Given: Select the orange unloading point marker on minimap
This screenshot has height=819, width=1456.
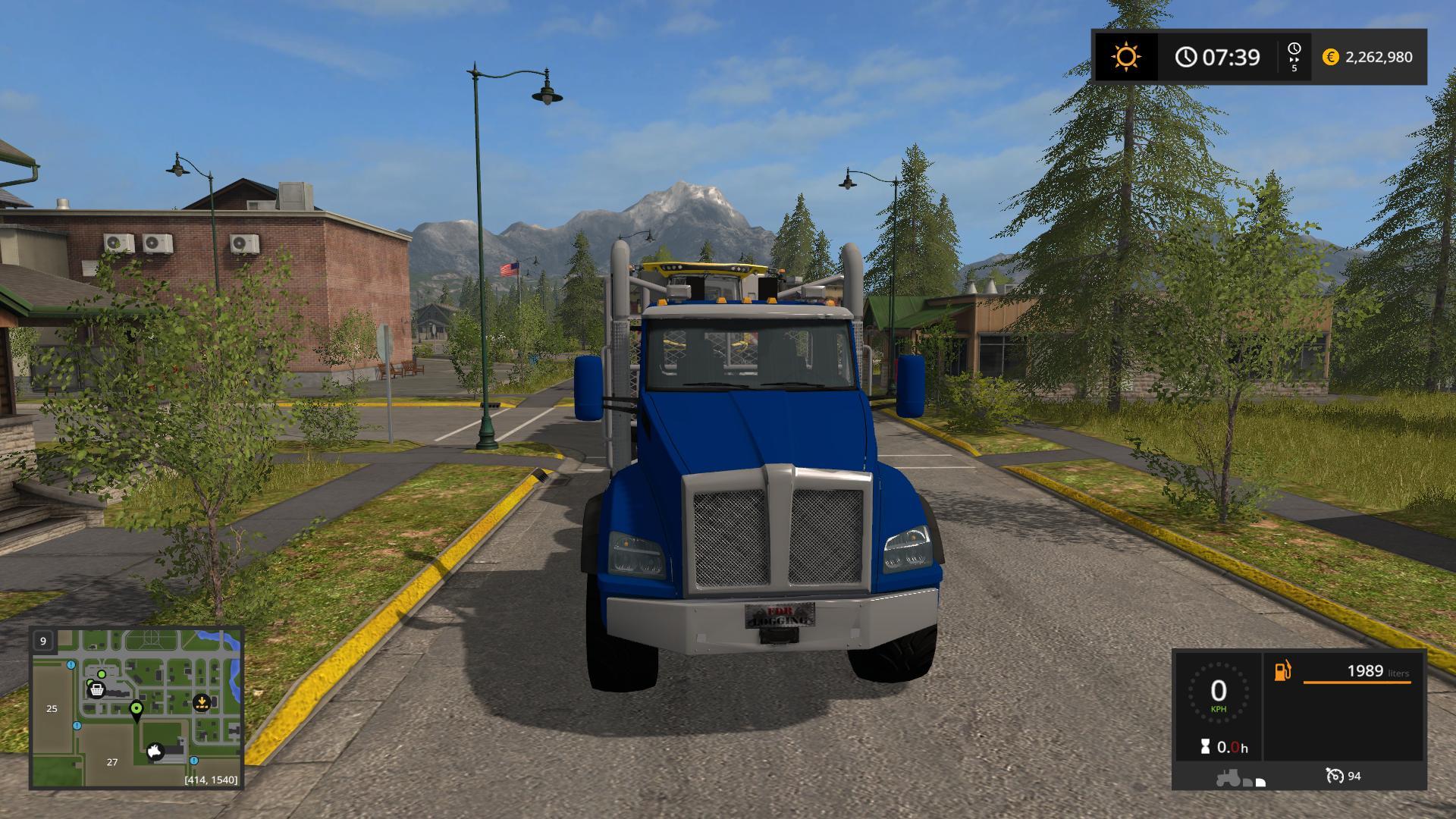Looking at the screenshot, I should tap(202, 702).
